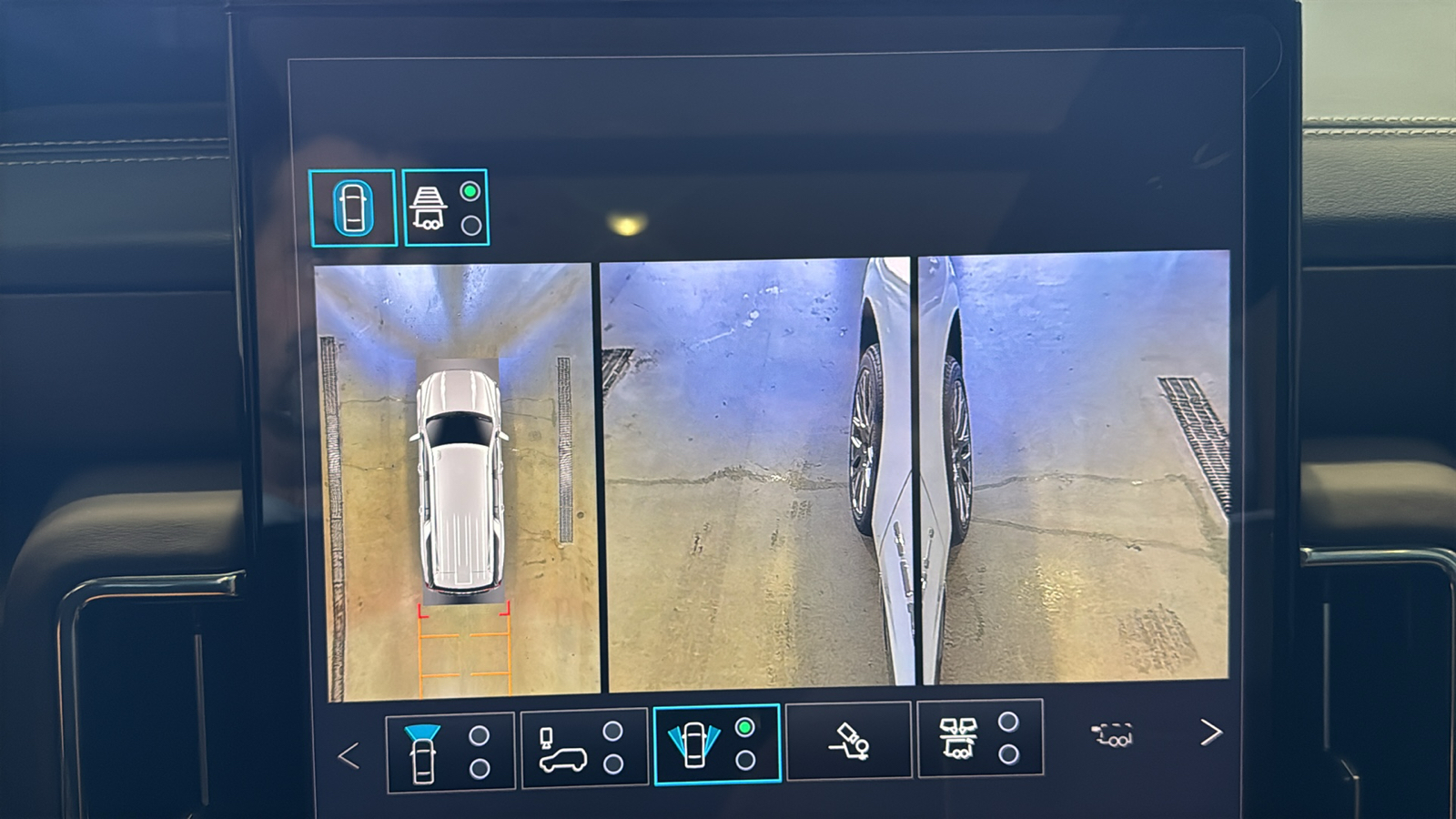Open the hitch camera view
Image resolution: width=1456 pixels, height=819 pixels.
(x=848, y=741)
